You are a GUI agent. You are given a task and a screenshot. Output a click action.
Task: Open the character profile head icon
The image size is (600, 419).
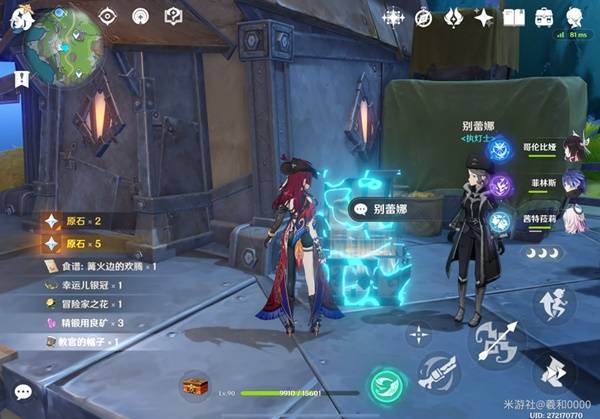point(575,17)
